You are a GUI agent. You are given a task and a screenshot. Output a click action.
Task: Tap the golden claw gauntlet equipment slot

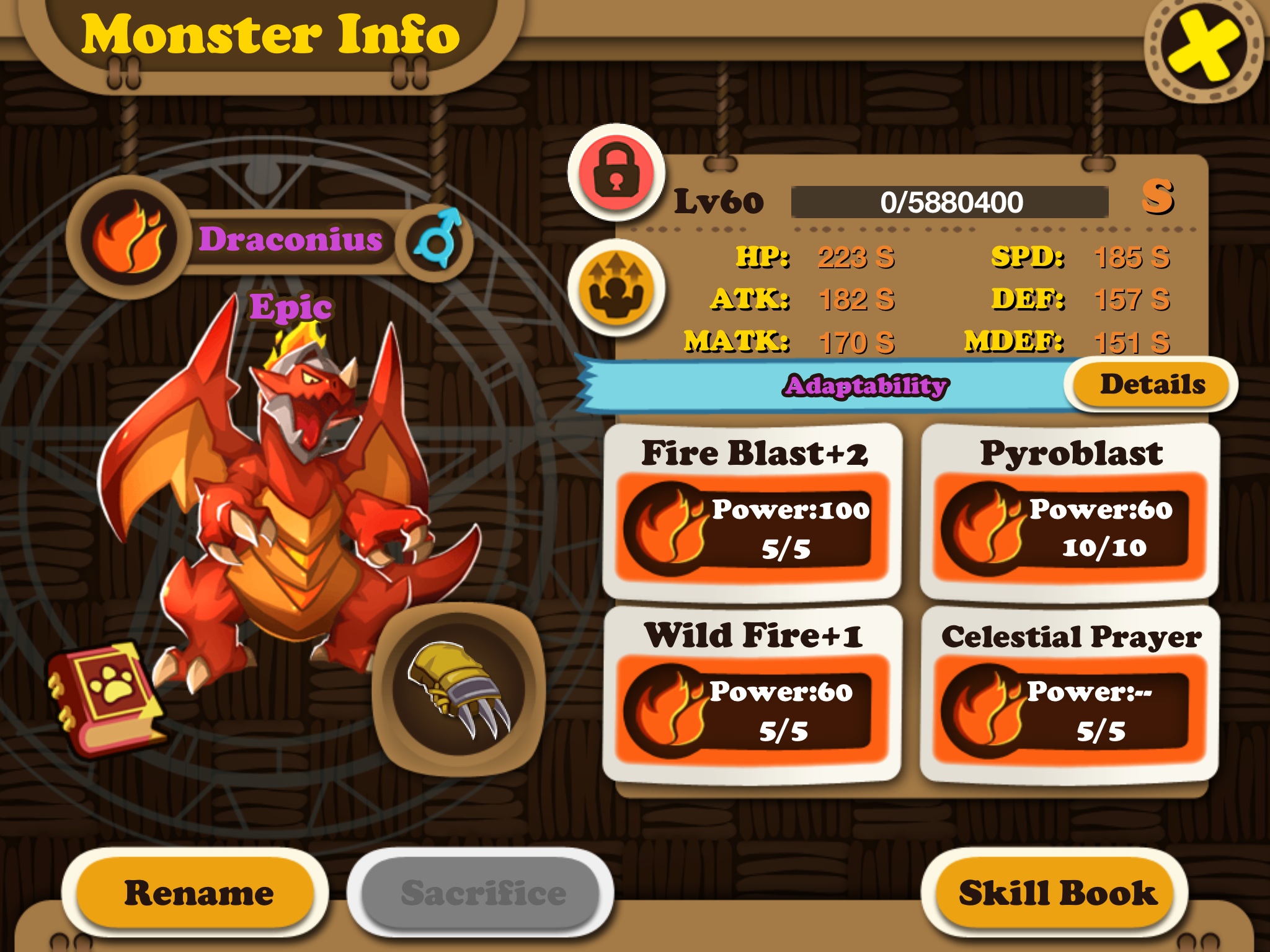pyautogui.click(x=459, y=689)
